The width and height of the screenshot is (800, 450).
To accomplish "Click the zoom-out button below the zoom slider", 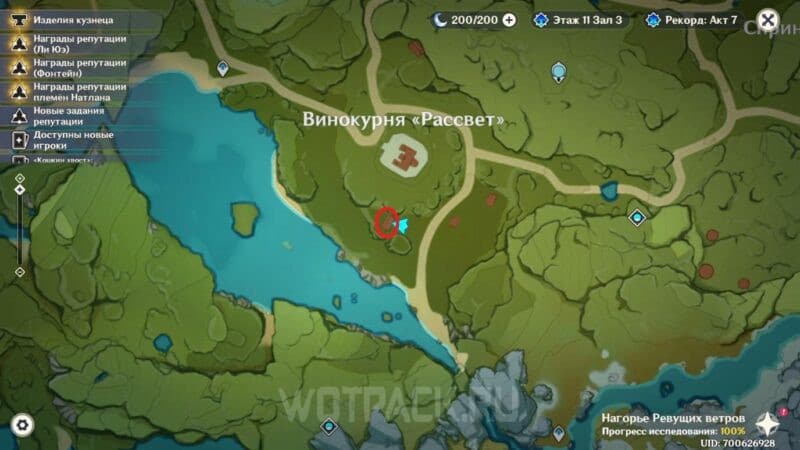I will [x=19, y=271].
